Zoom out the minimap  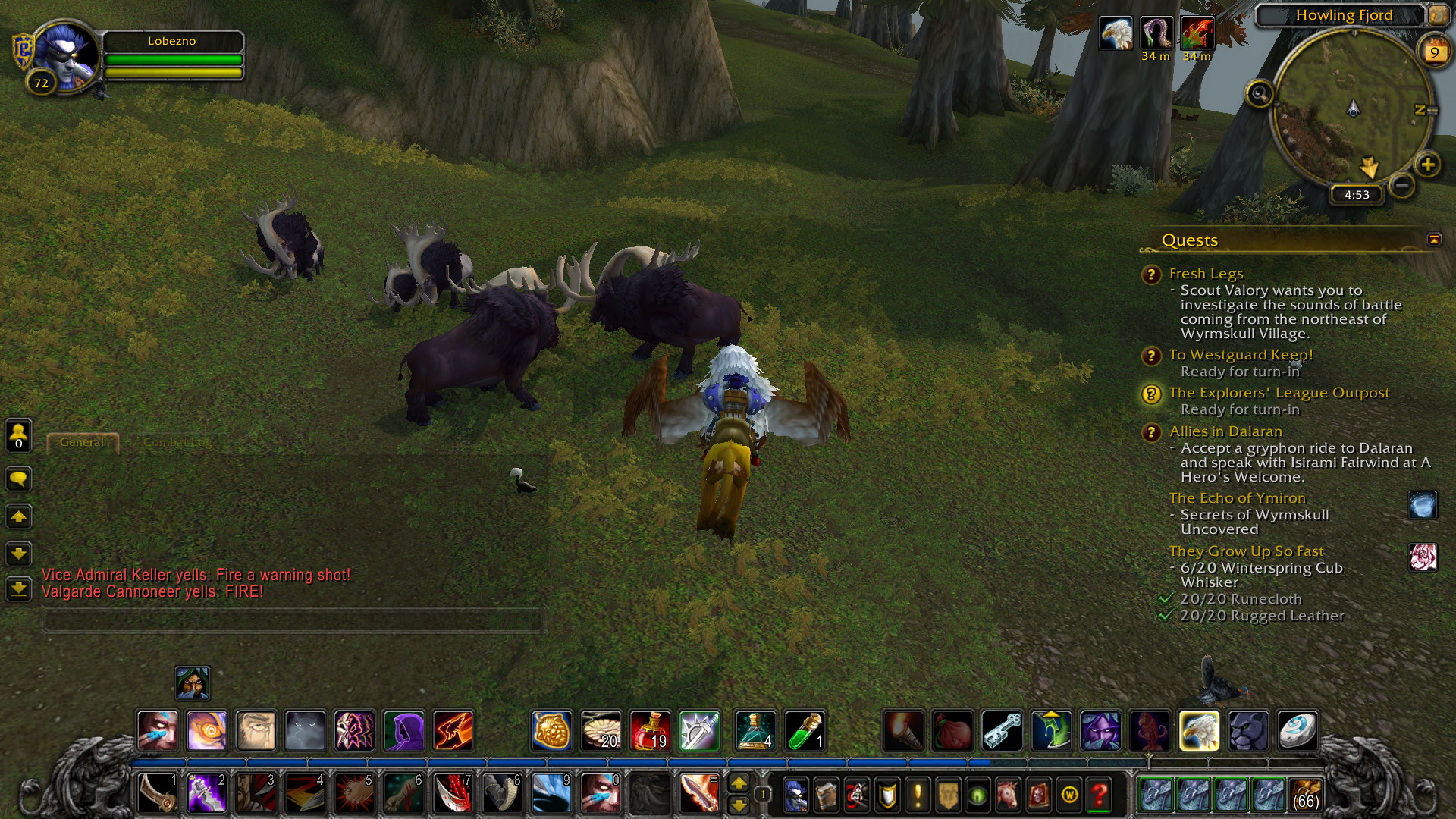click(1402, 185)
